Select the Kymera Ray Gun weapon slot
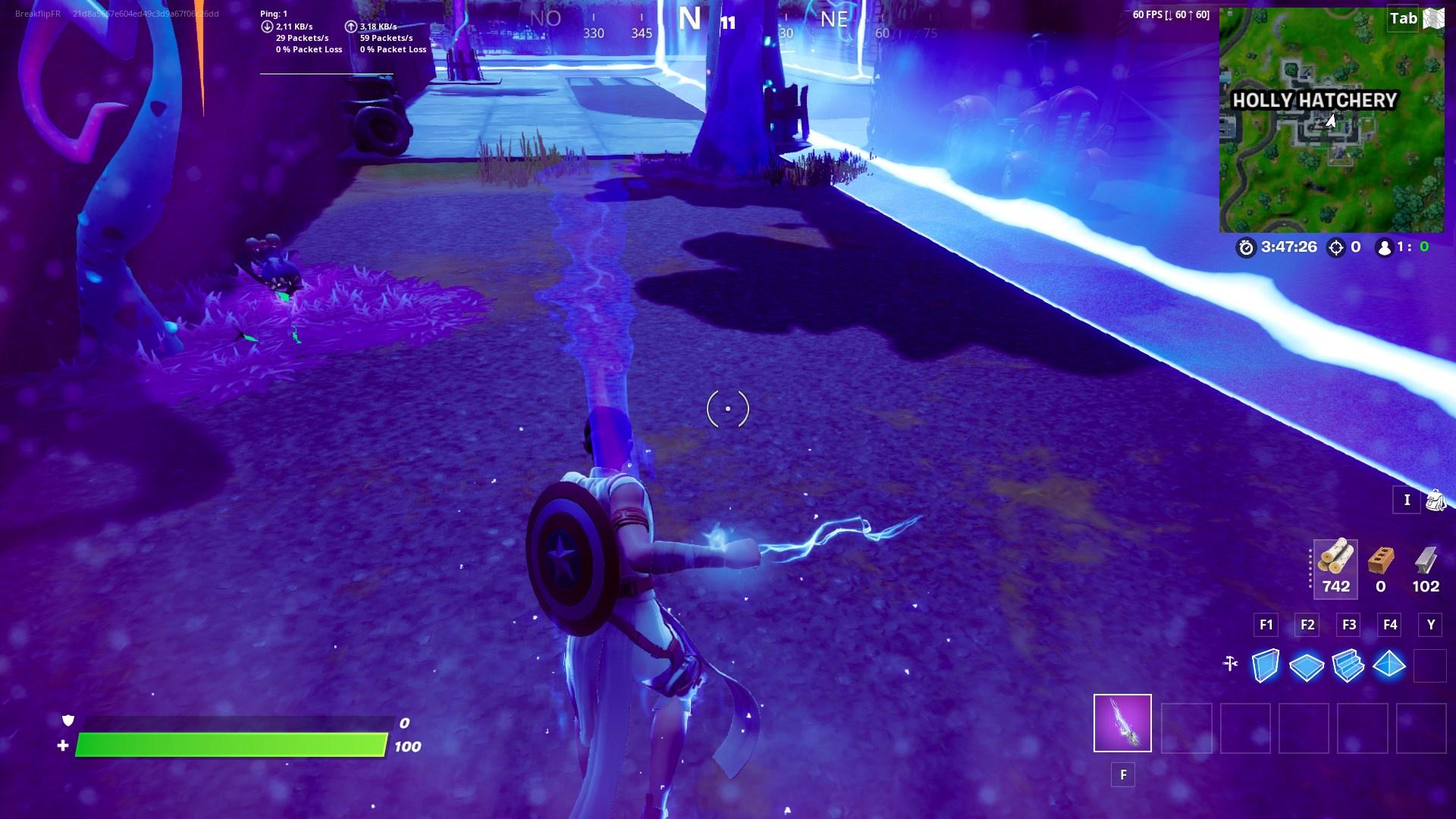 pyautogui.click(x=1122, y=724)
